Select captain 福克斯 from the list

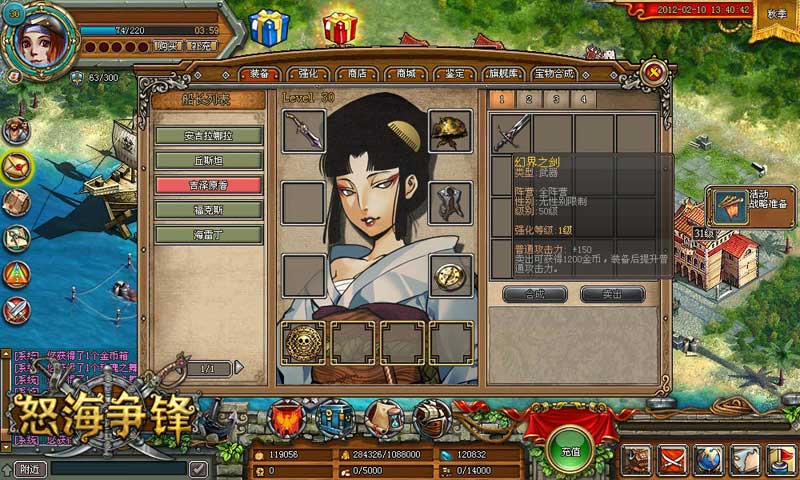209,210
